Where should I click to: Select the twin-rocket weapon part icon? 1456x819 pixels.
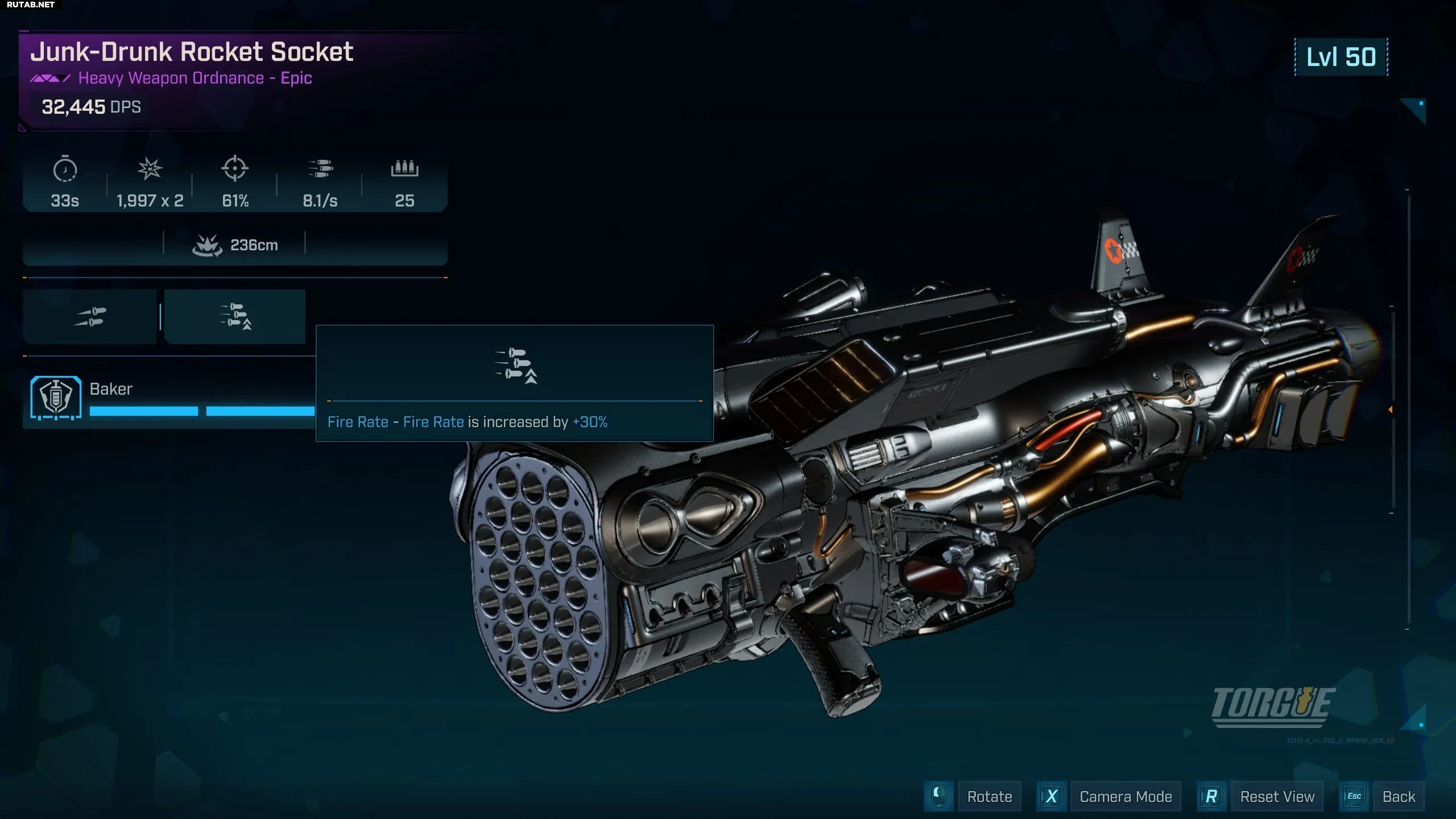[x=90, y=317]
